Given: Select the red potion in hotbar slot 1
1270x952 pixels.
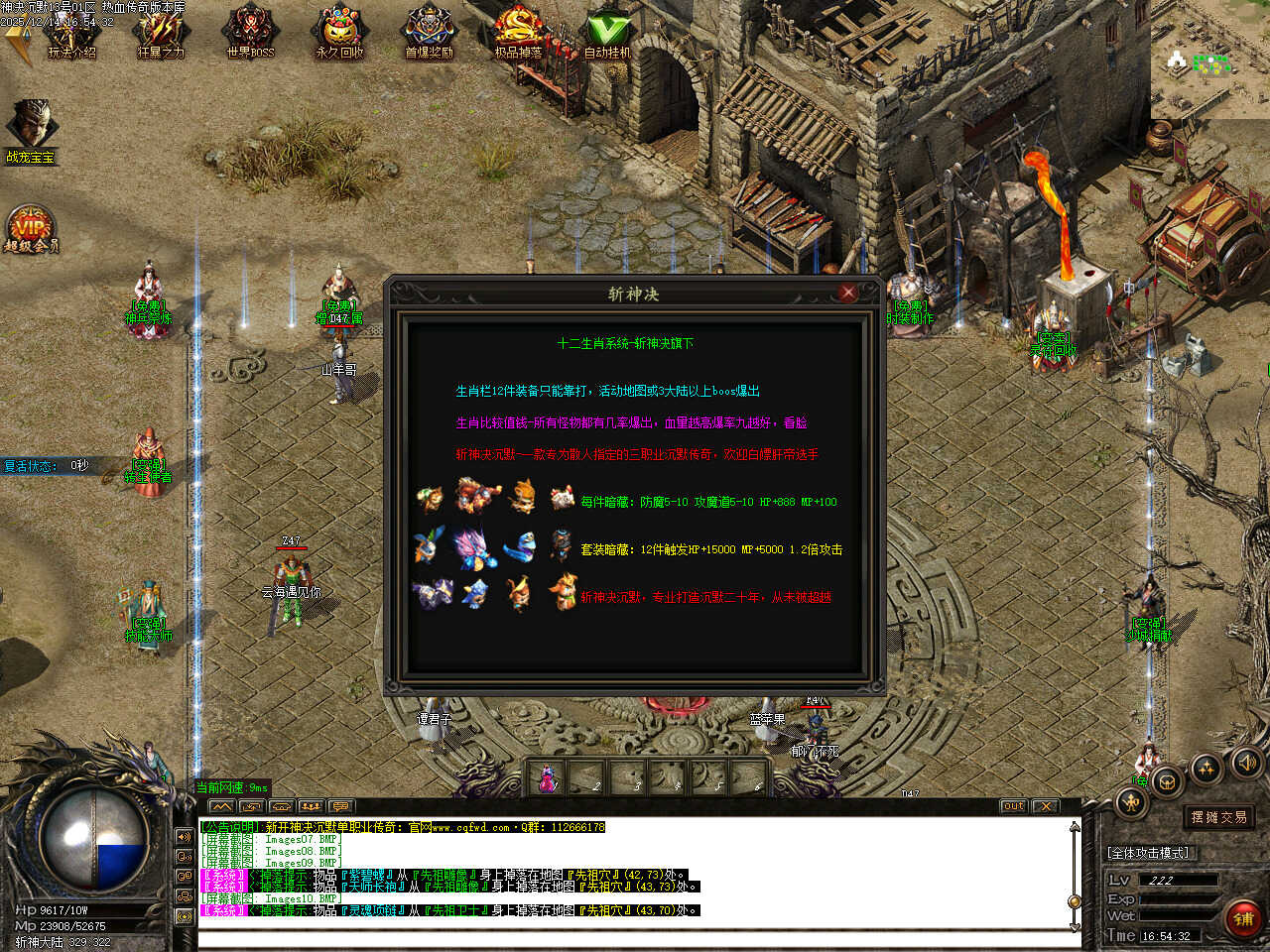Looking at the screenshot, I should pos(547,778).
